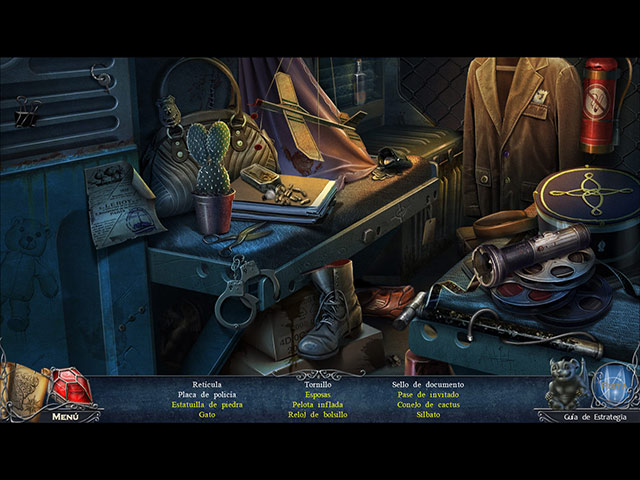Select 'Retícula' in the object list
This screenshot has width=640, height=480.
[206, 384]
